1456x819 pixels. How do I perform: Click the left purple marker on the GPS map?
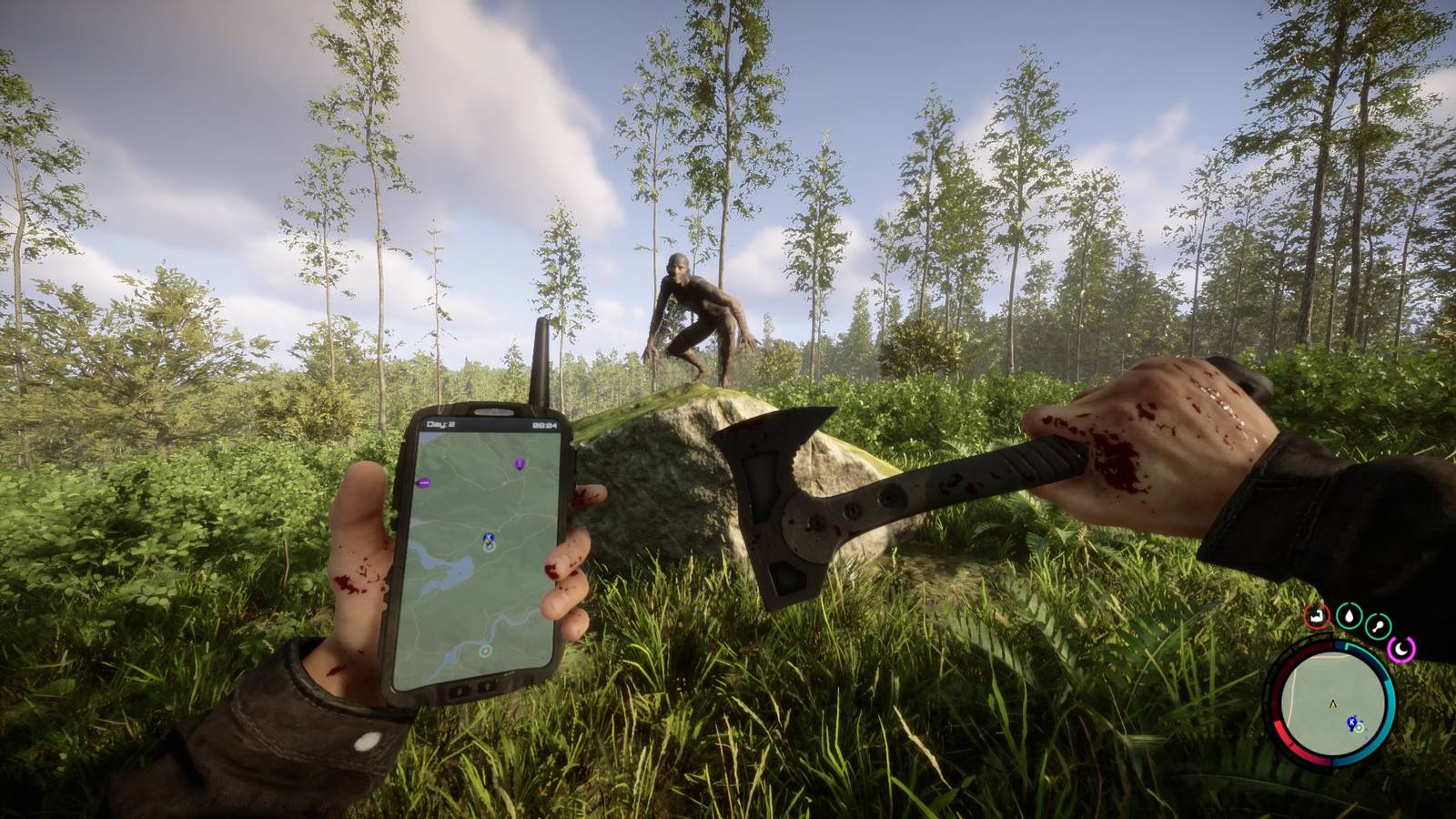(423, 482)
